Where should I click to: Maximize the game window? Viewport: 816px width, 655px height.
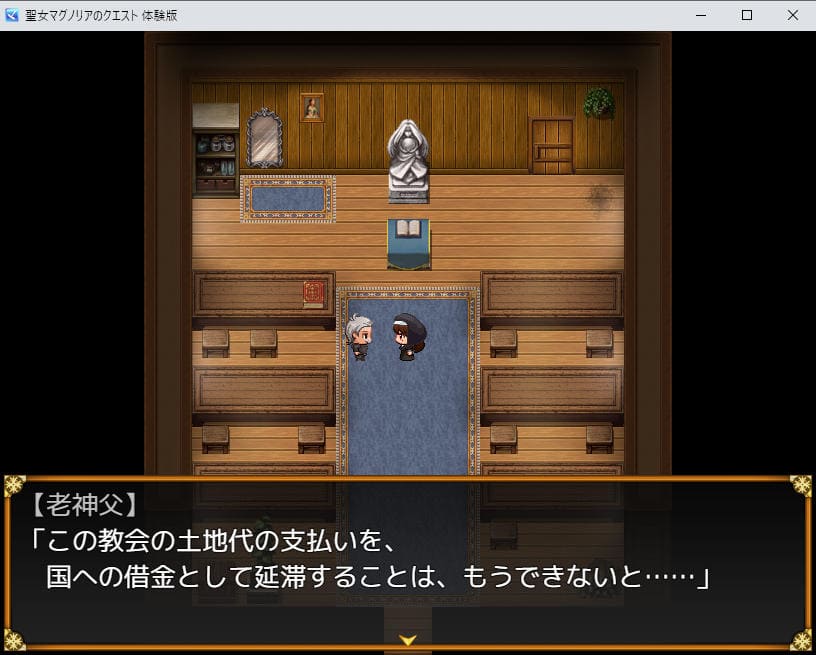[747, 15]
